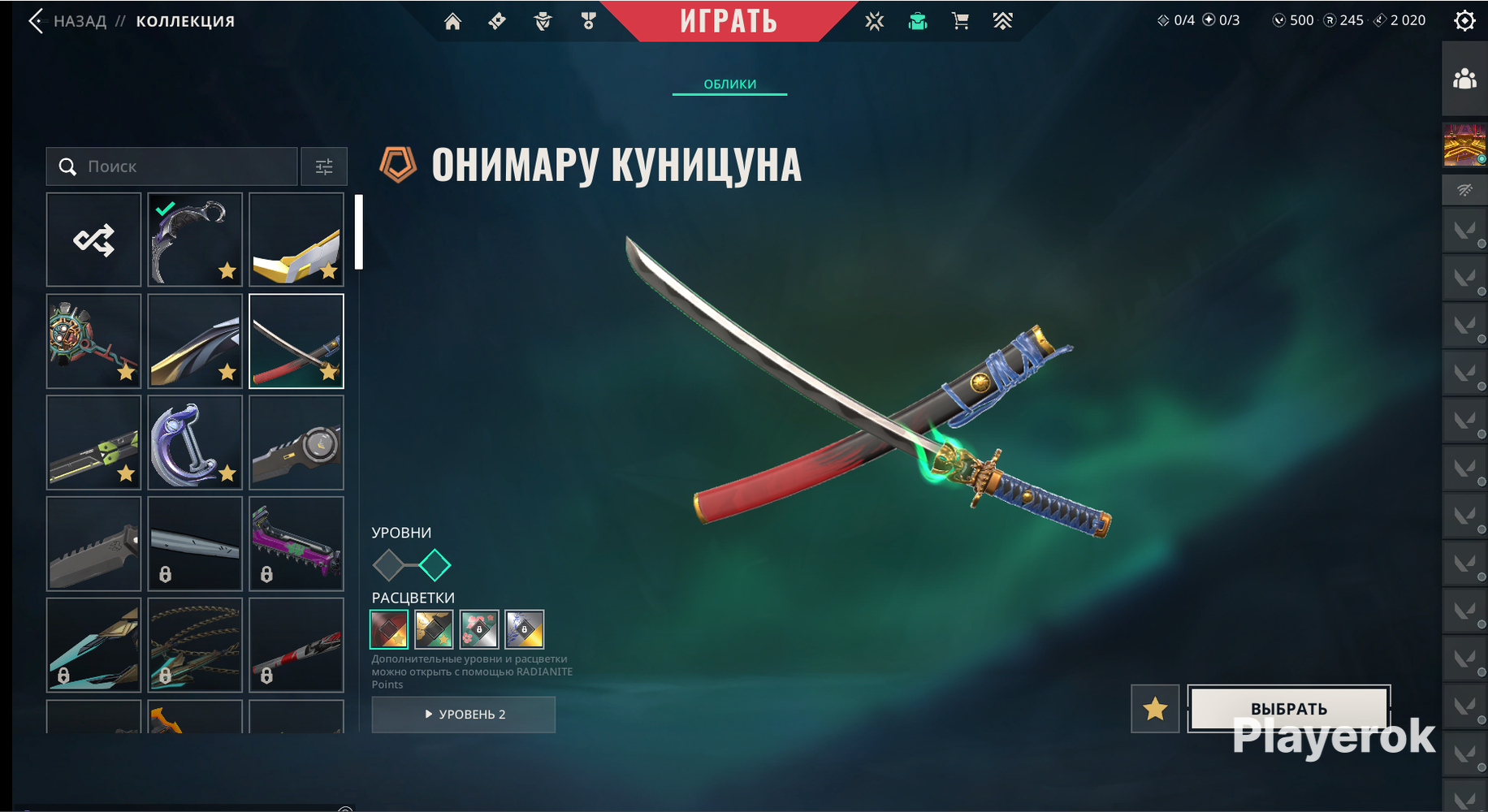Screen dimensions: 1488x812
Task: Select the second level diamond
Action: click(x=435, y=565)
